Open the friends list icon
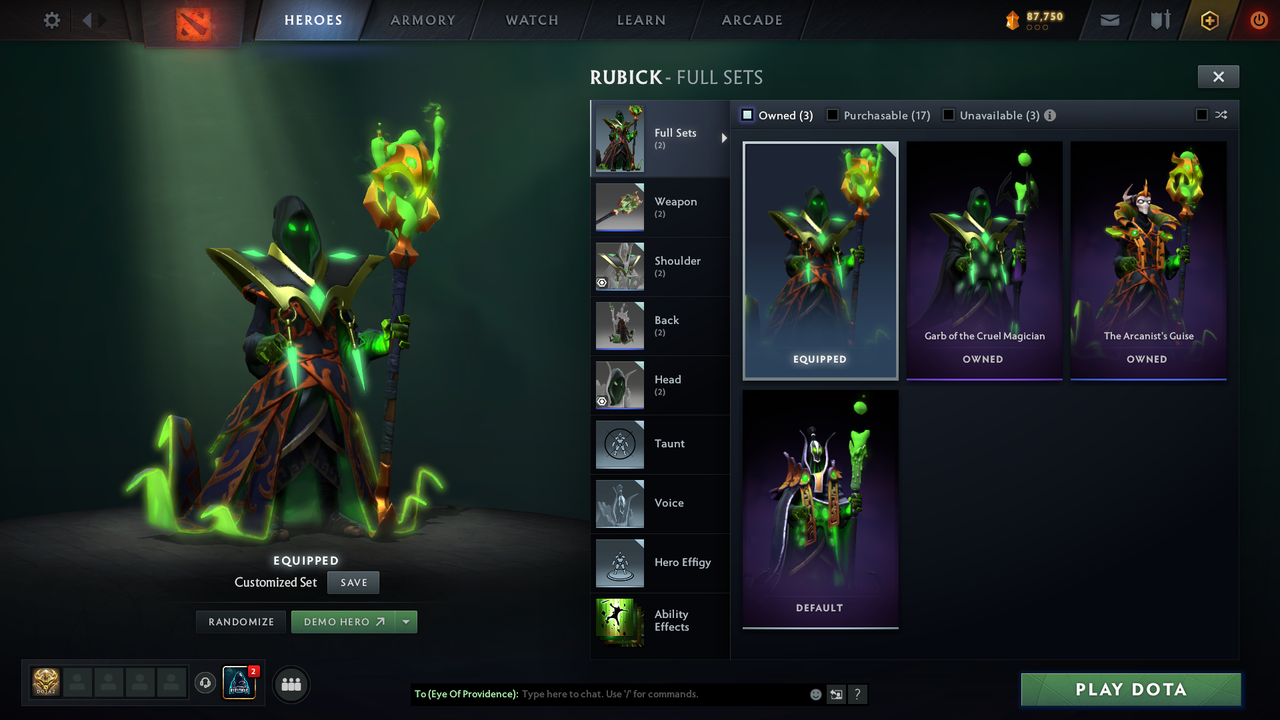This screenshot has width=1280, height=720. [x=290, y=684]
